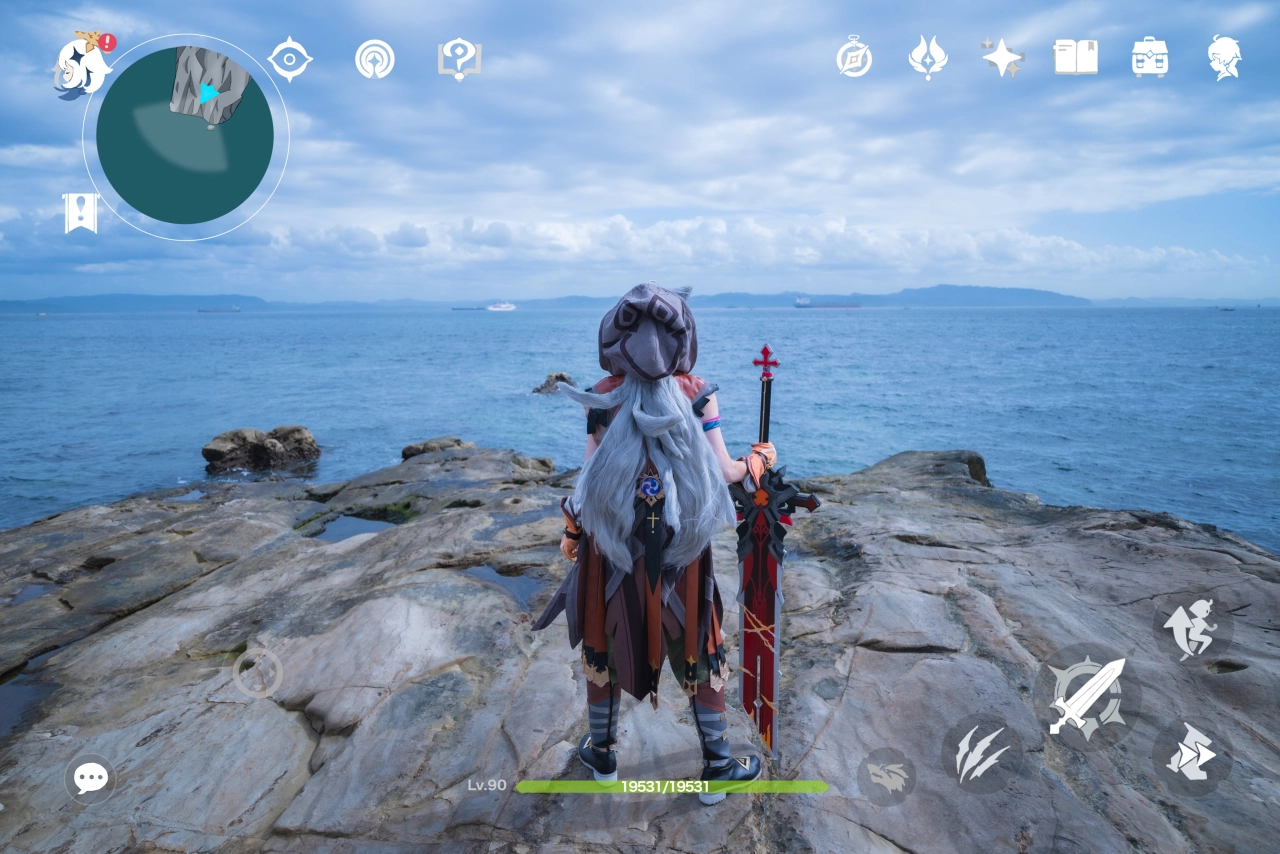This screenshot has width=1280, height=854.
Task: Activate the claw elemental skill button
Action: (980, 754)
